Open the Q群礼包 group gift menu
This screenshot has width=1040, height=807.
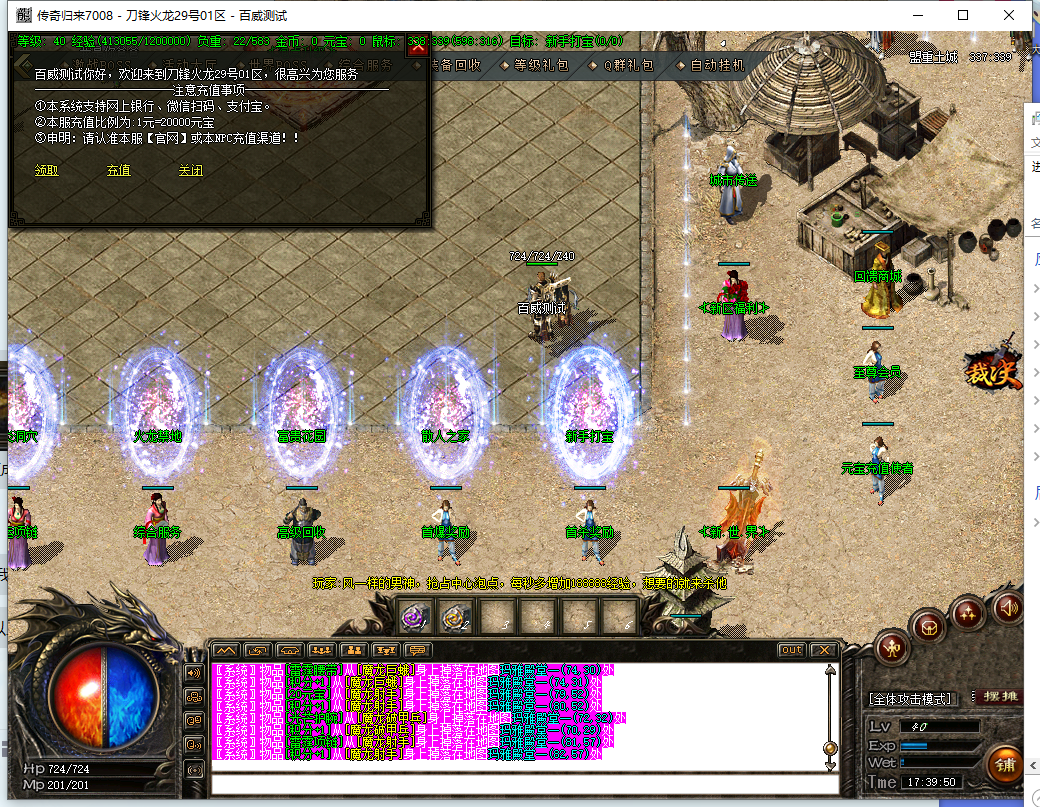tap(626, 65)
